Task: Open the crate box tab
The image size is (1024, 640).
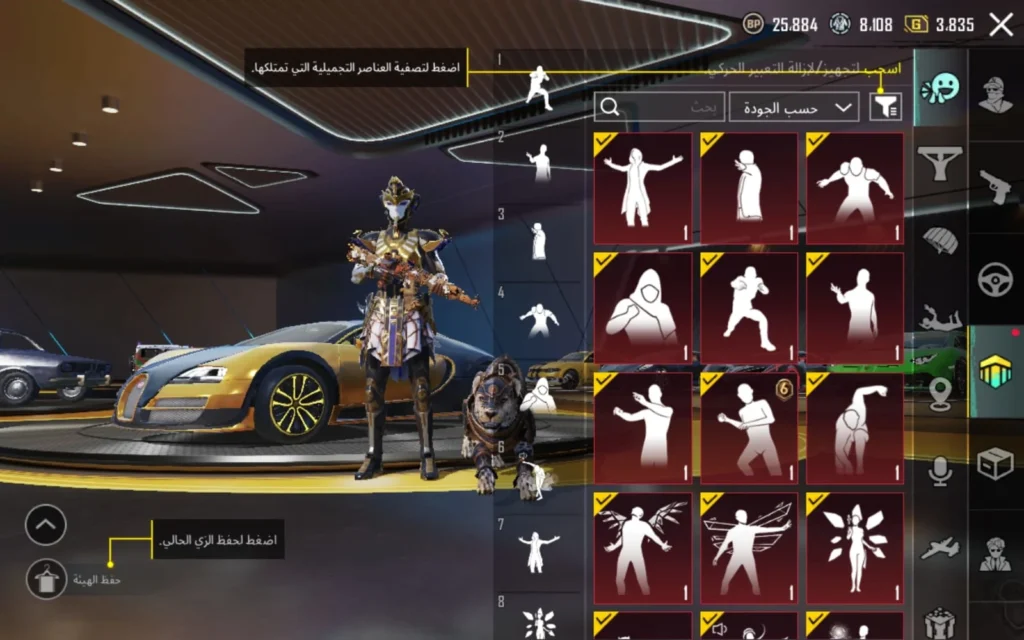Action: click(995, 464)
